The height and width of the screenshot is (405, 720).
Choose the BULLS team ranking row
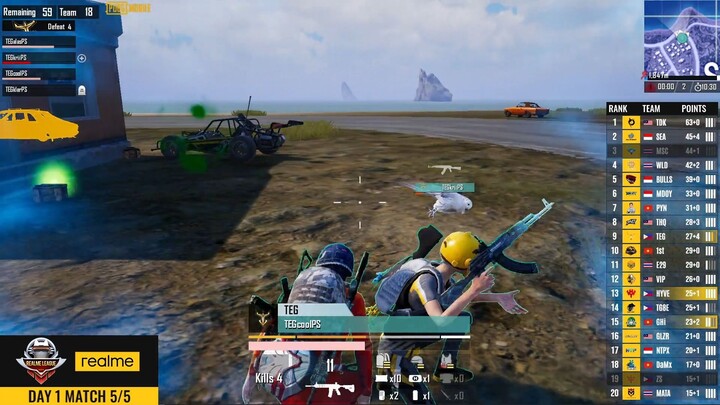click(662, 179)
